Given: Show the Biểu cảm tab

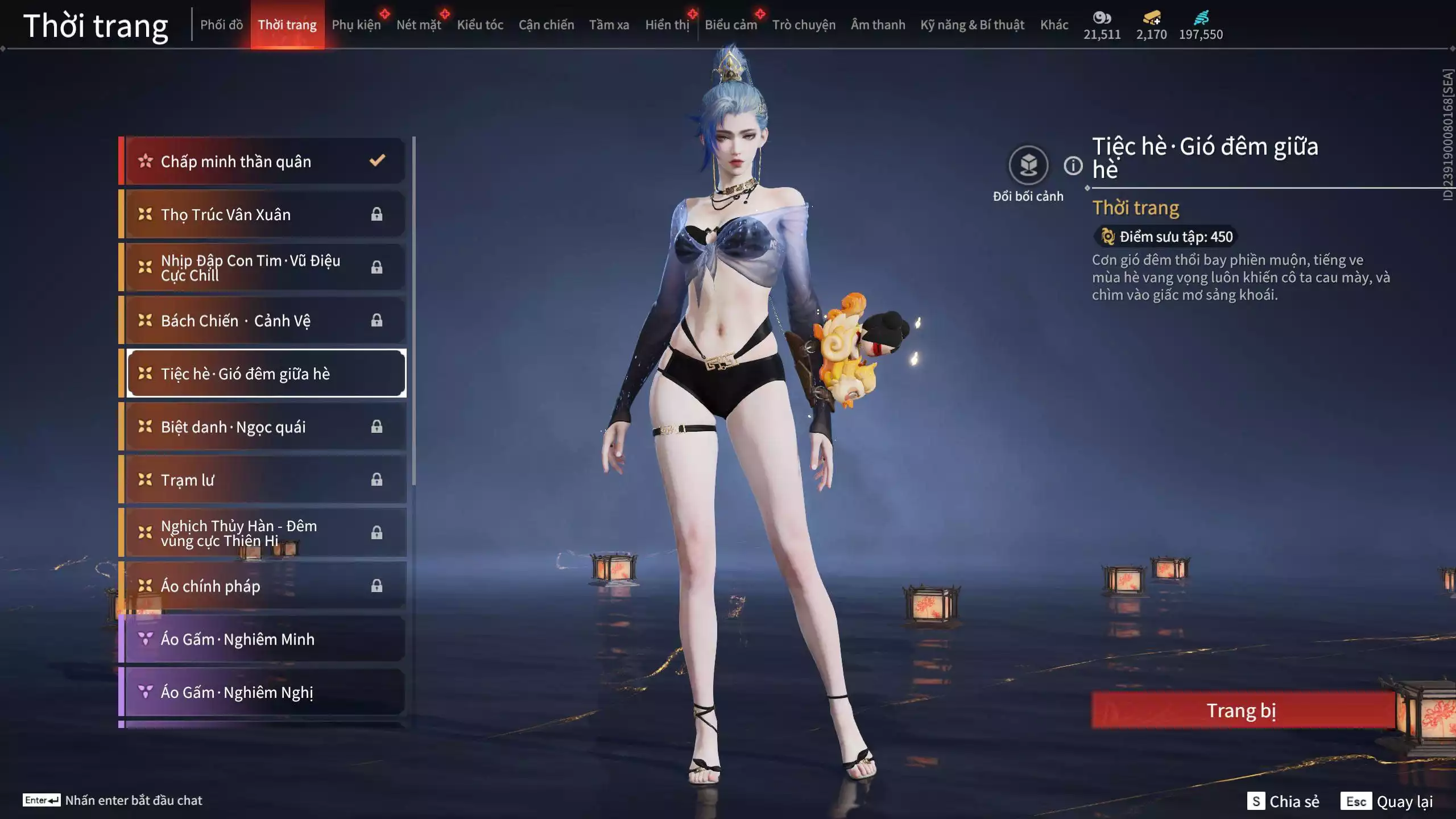Looking at the screenshot, I should click(x=731, y=25).
